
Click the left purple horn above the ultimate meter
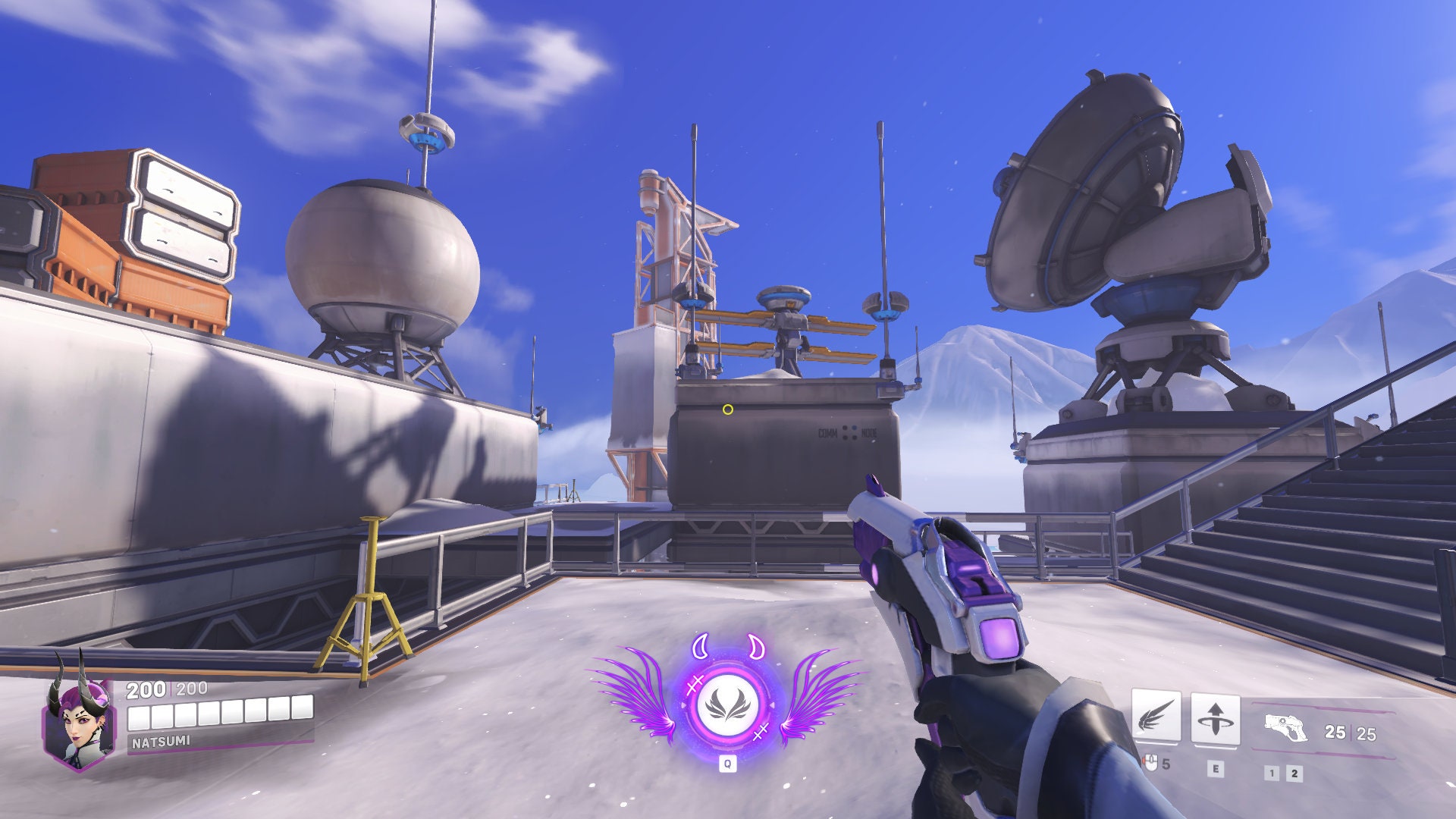[700, 647]
